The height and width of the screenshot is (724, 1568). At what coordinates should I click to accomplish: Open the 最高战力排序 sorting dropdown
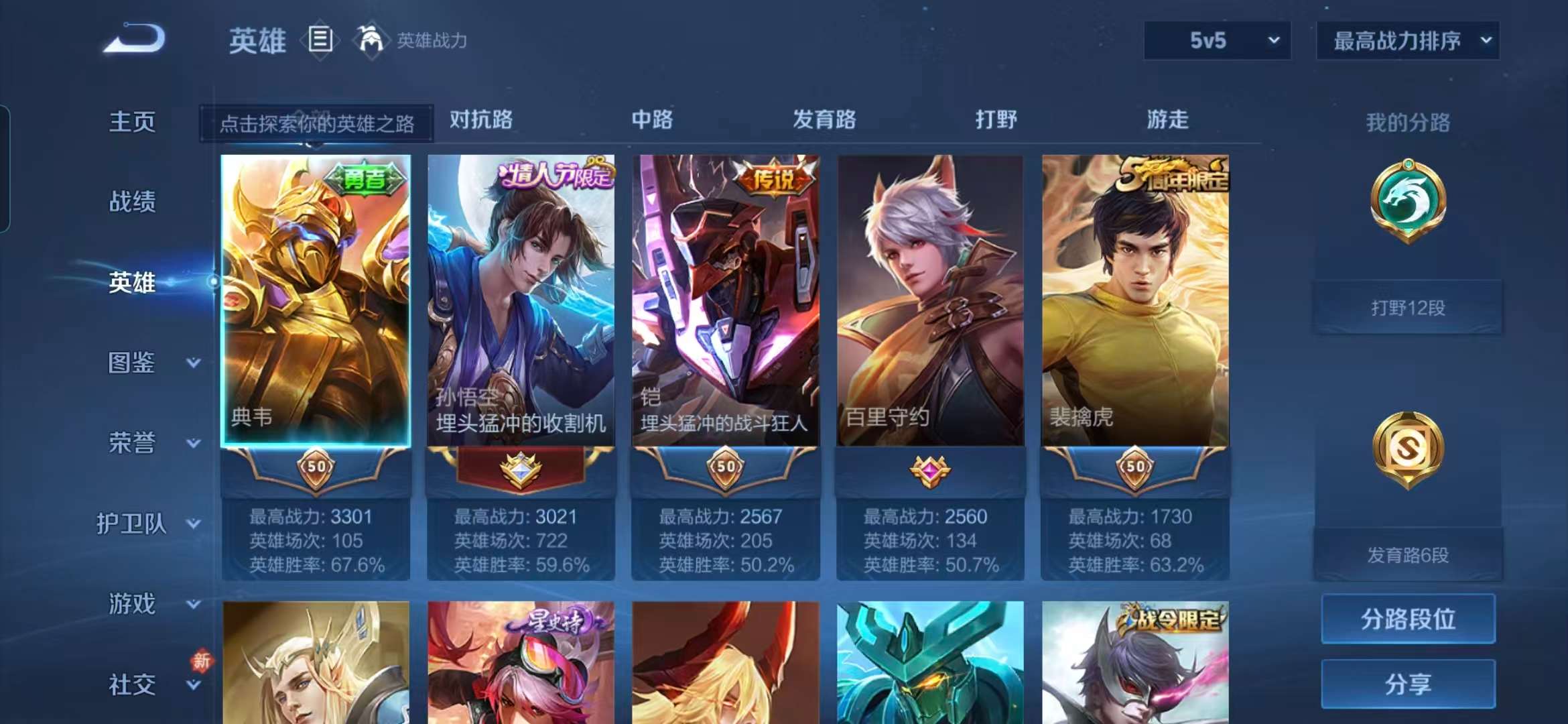tap(1407, 41)
